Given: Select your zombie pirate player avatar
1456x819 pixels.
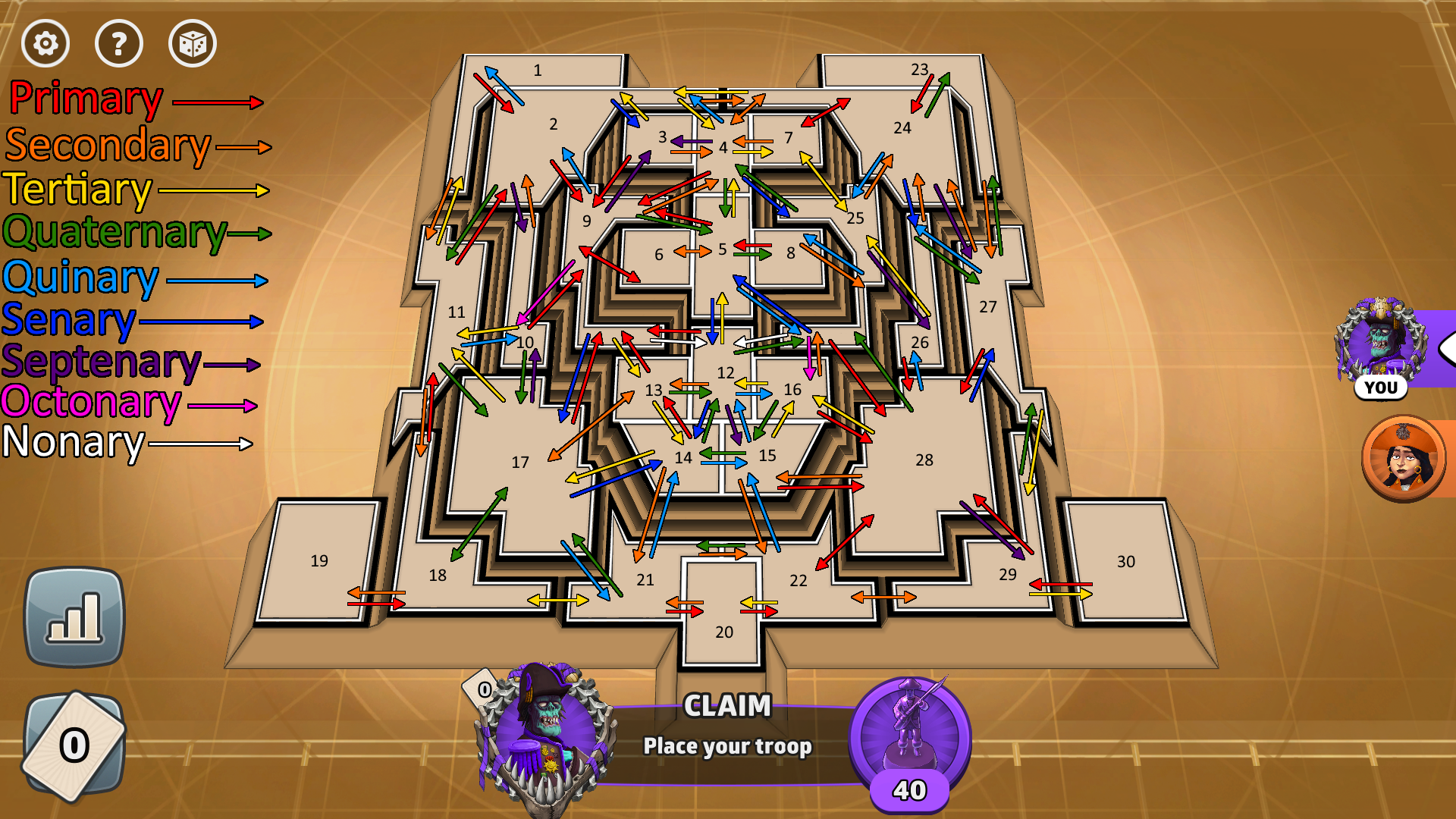Looking at the screenshot, I should point(1380,341).
